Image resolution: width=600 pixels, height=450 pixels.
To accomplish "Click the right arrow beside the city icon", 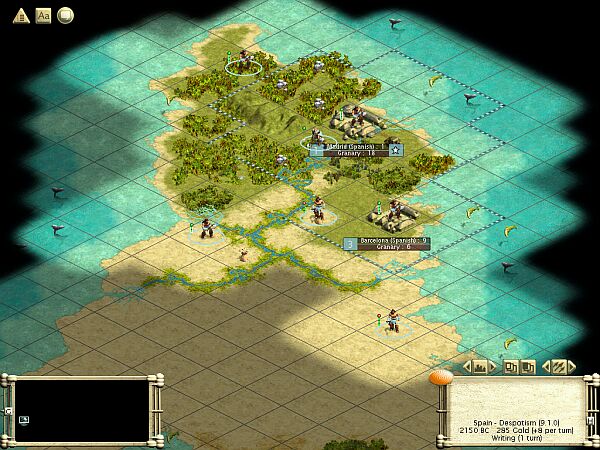I will [493, 367].
